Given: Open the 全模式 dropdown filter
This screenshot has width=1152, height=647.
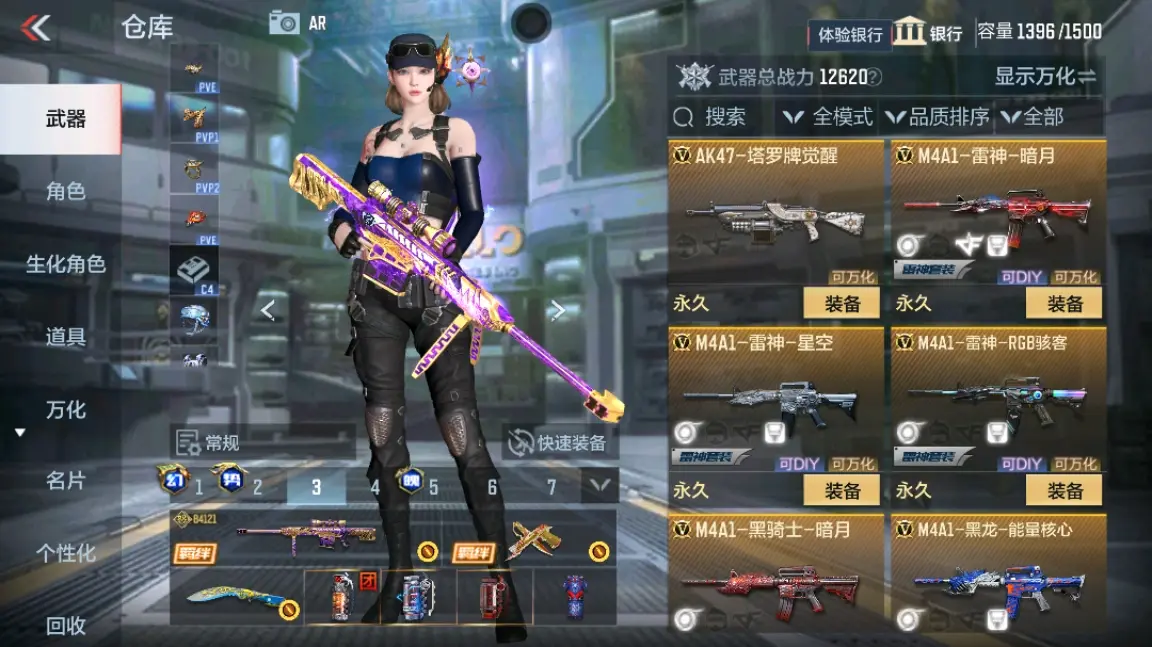Looking at the screenshot, I should tap(829, 117).
